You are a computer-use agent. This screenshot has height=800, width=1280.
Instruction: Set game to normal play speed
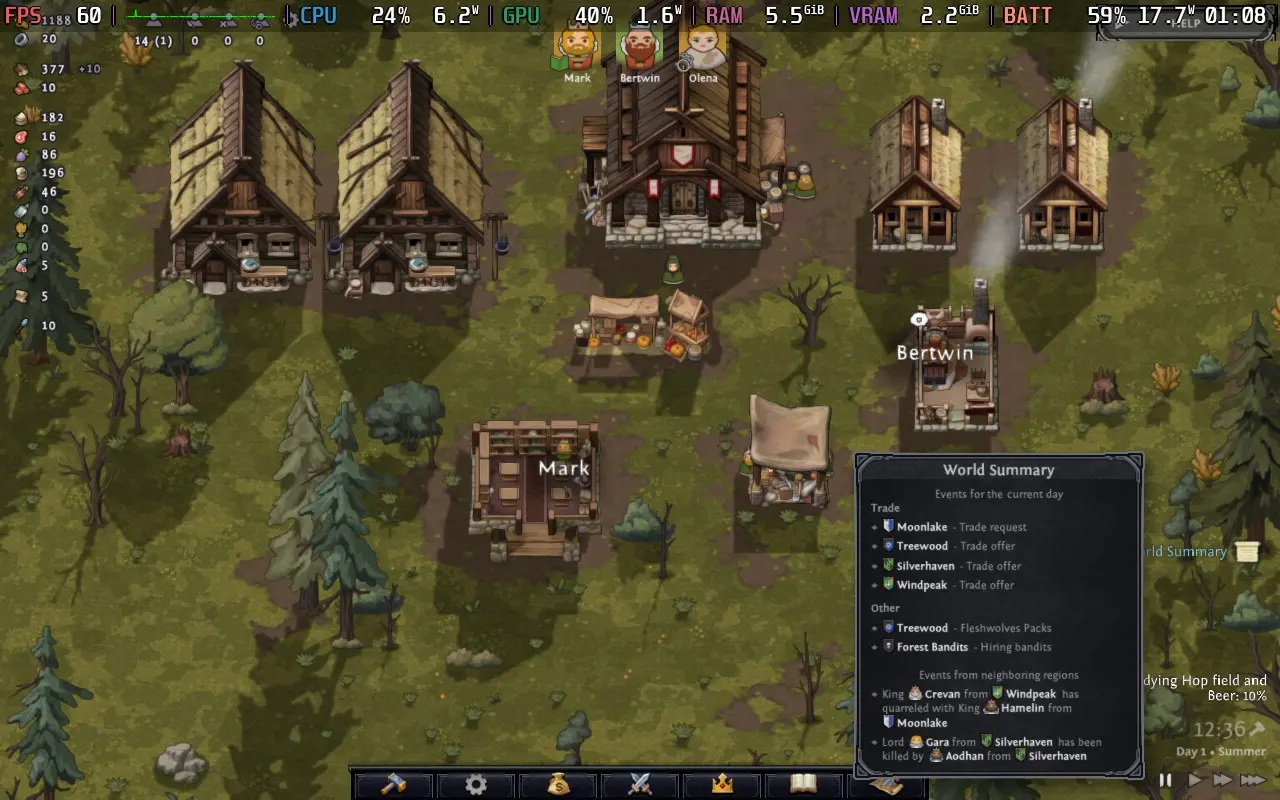[x=1194, y=780]
